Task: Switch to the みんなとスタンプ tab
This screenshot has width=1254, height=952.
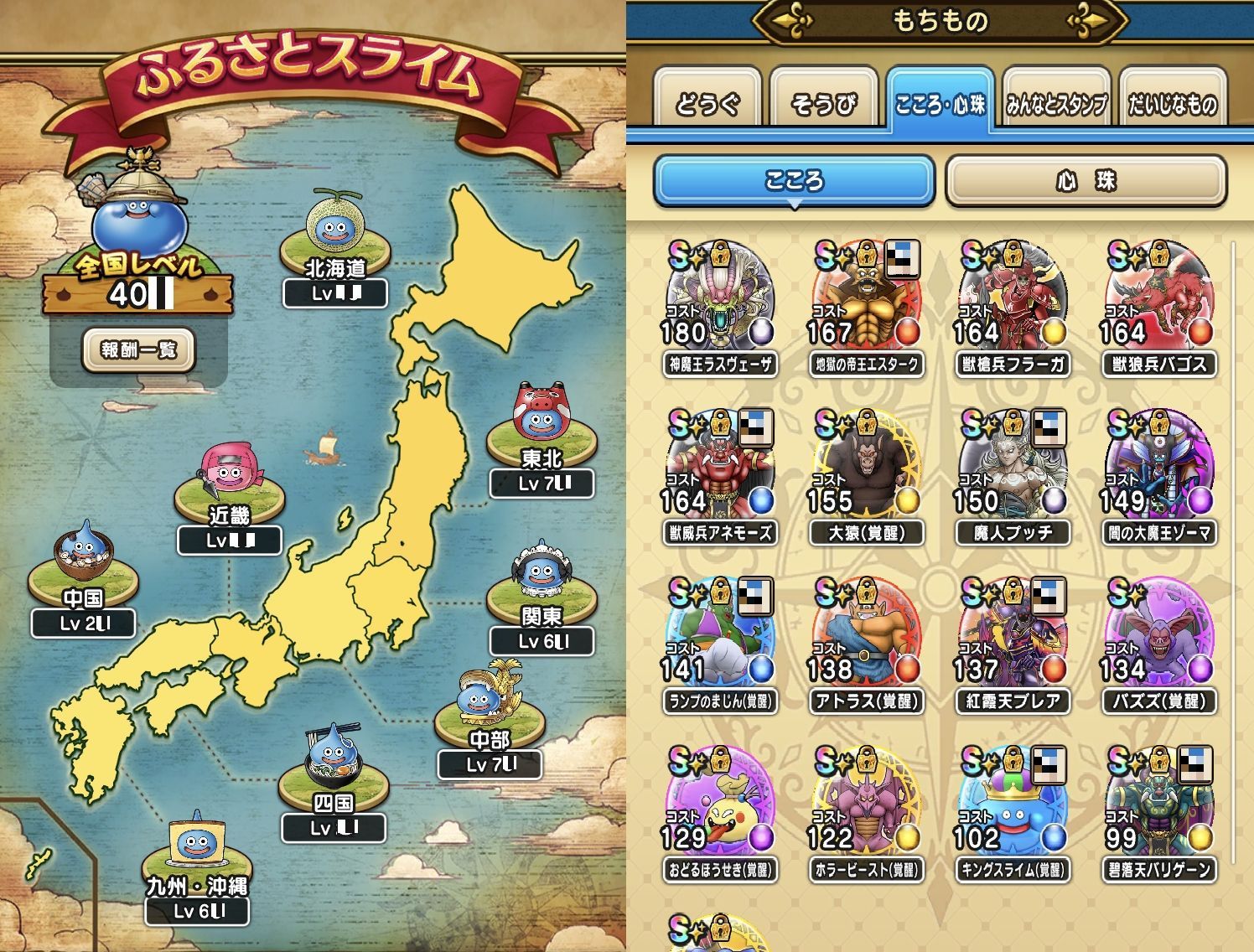Action: point(1056,104)
